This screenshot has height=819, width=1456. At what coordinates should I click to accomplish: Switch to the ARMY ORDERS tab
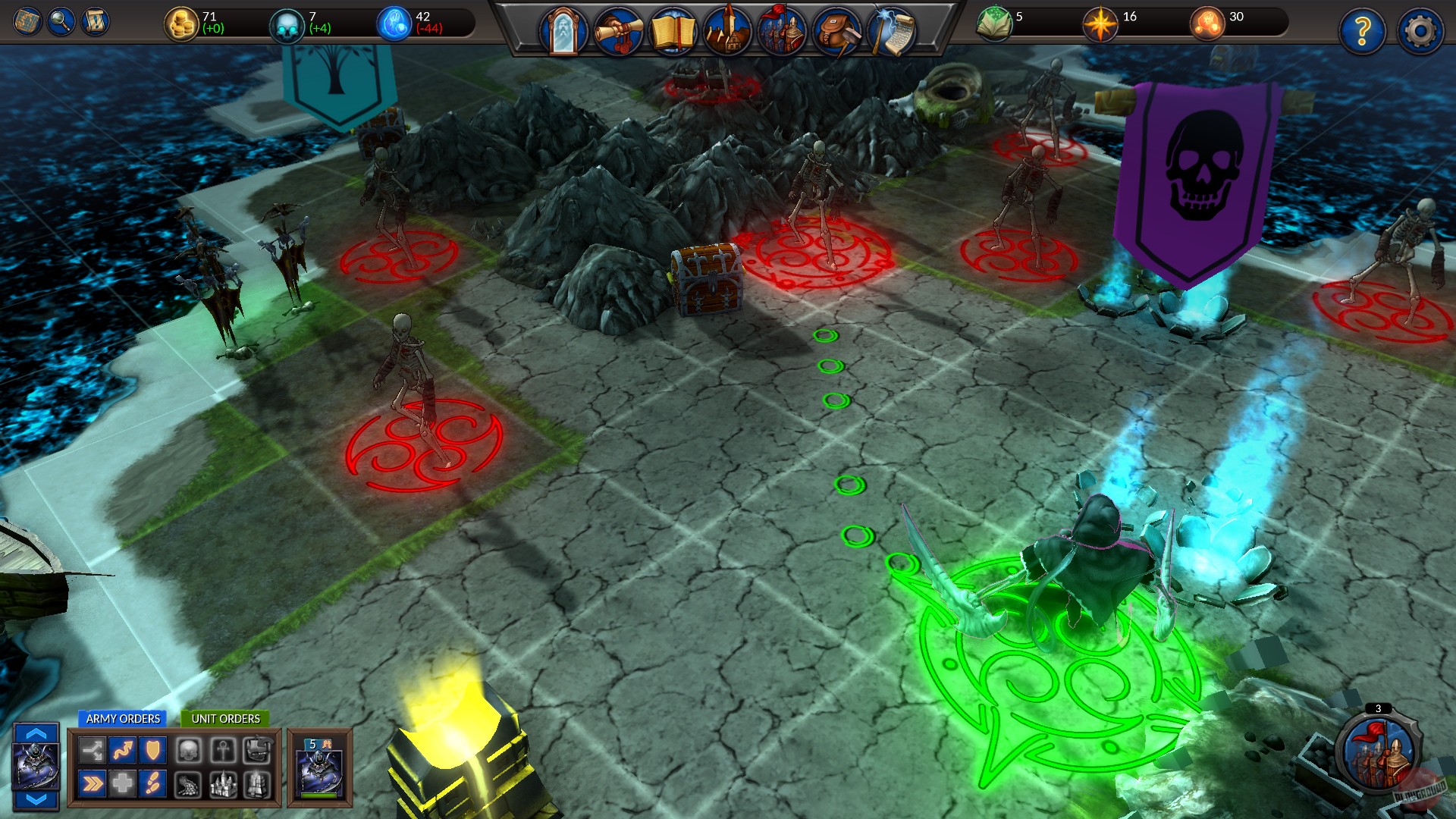pos(124,718)
